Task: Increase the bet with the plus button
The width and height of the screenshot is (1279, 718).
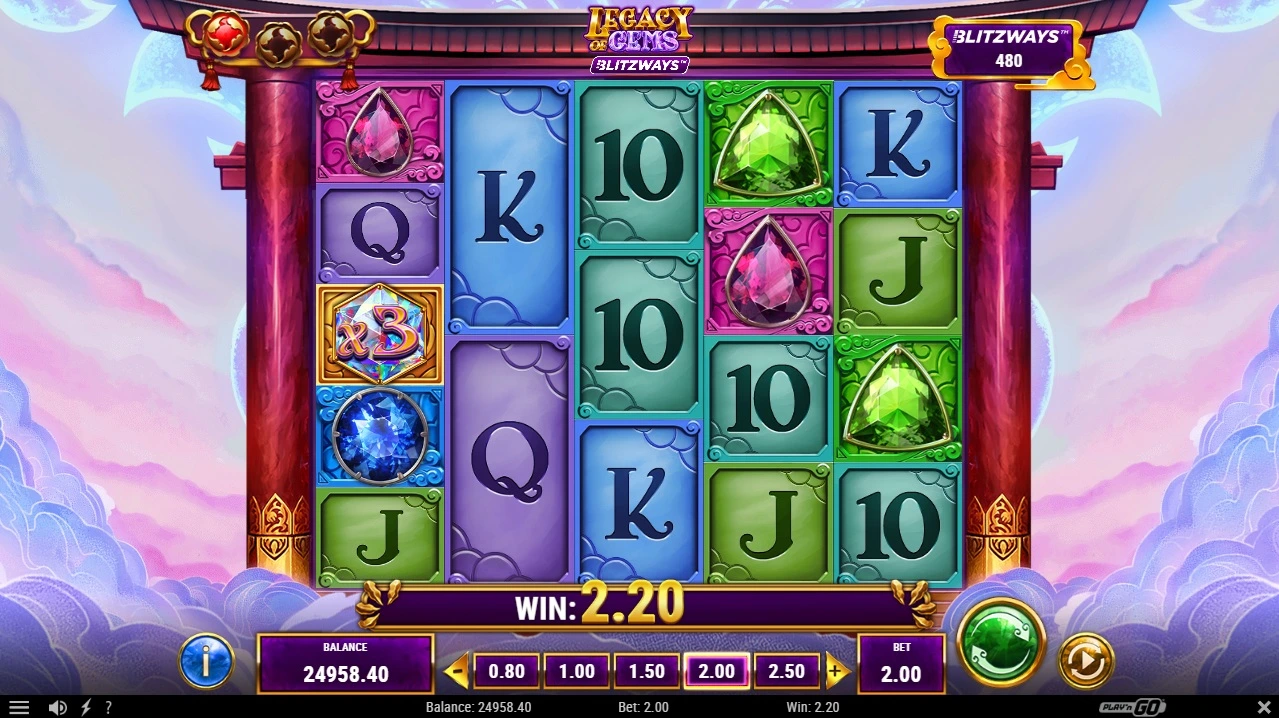Action: point(836,671)
